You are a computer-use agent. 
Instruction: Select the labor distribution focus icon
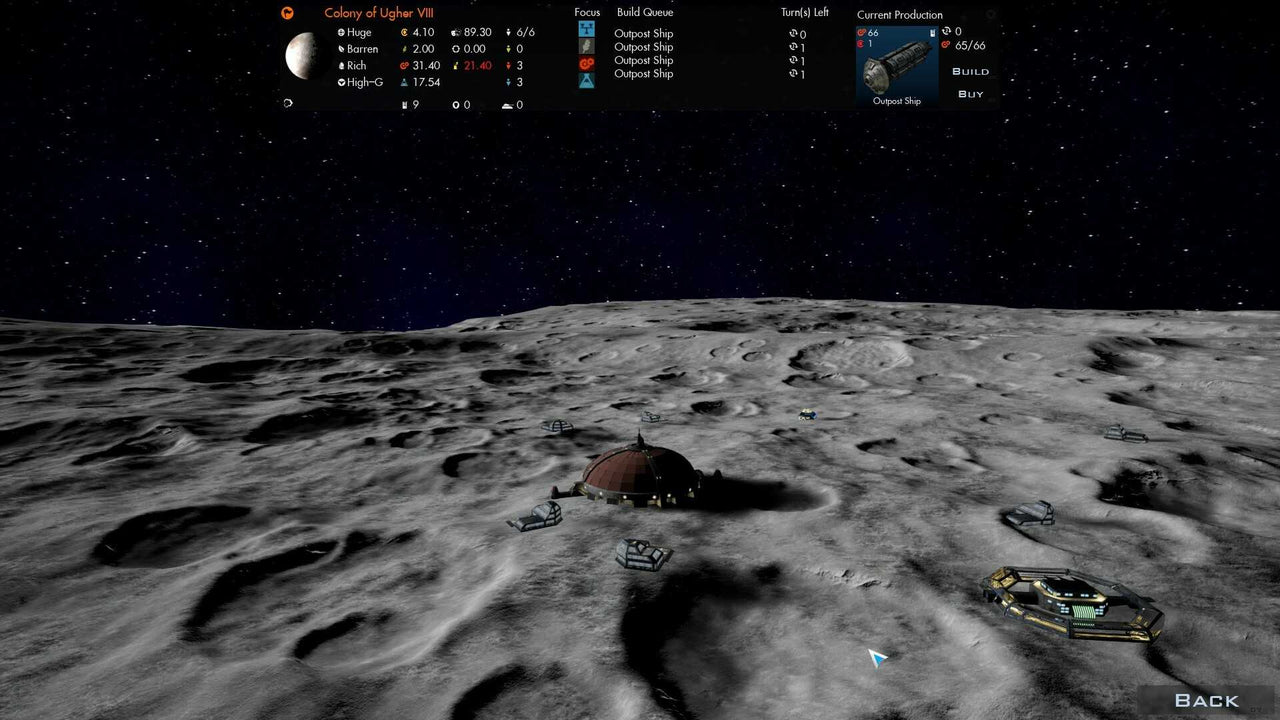586,30
